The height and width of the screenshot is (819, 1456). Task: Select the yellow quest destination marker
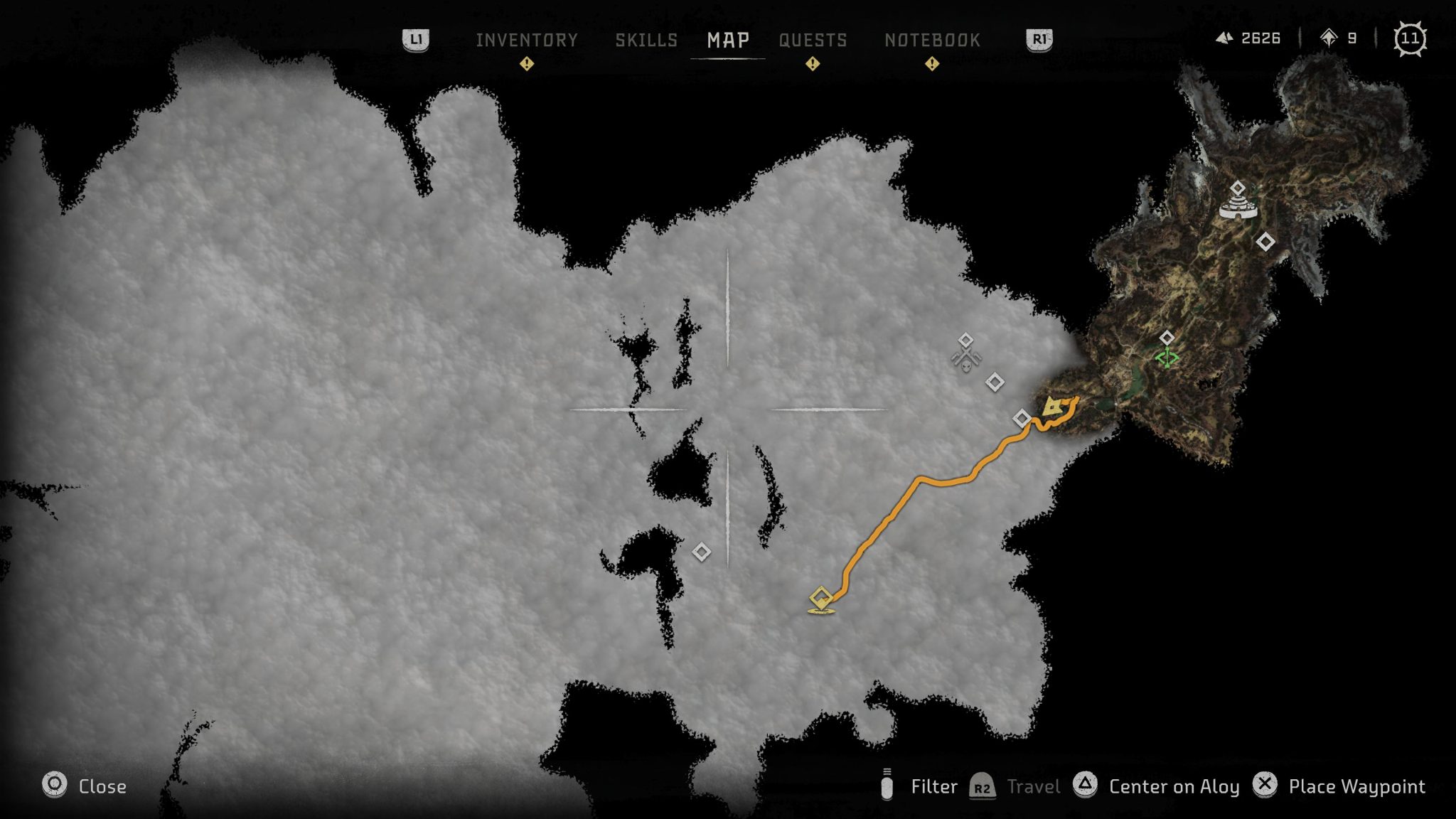tap(821, 600)
